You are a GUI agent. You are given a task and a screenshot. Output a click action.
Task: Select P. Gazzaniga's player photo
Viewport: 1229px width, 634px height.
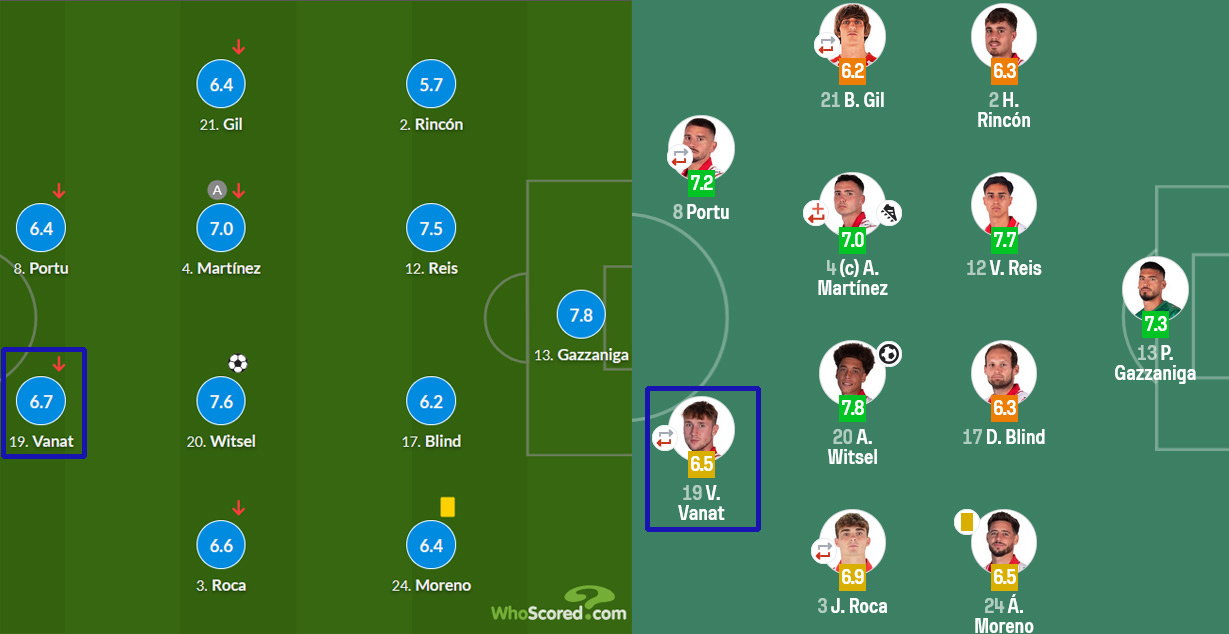pos(1155,289)
